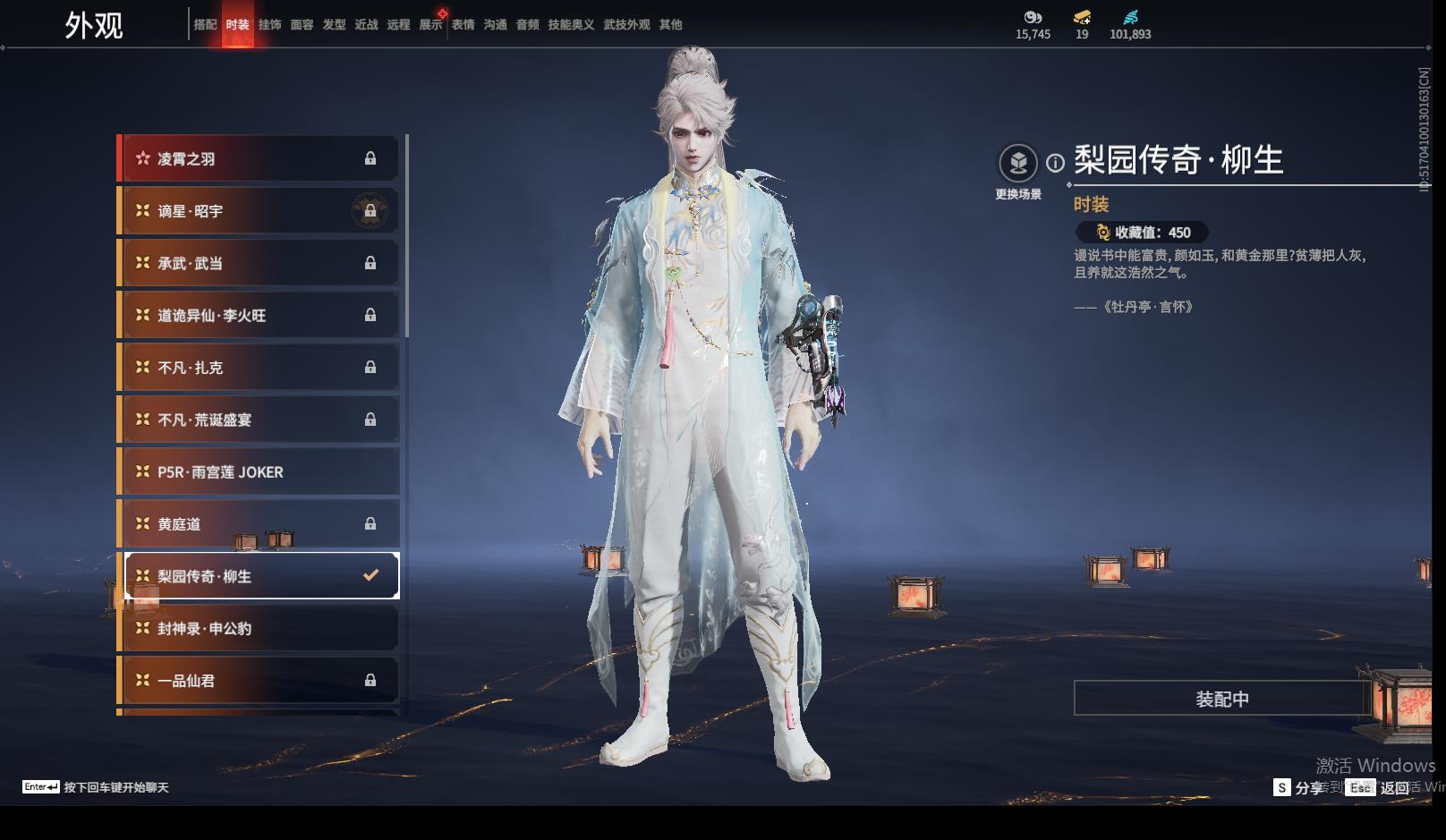Image resolution: width=1446 pixels, height=840 pixels.
Task: Open the 其他 tab
Action: 670,25
